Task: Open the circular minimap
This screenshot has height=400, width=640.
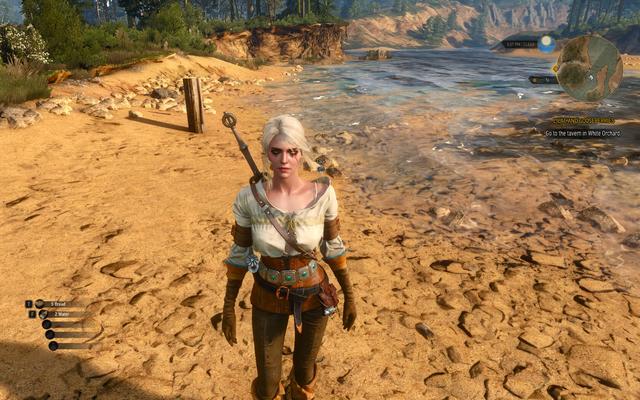Action: pos(589,67)
